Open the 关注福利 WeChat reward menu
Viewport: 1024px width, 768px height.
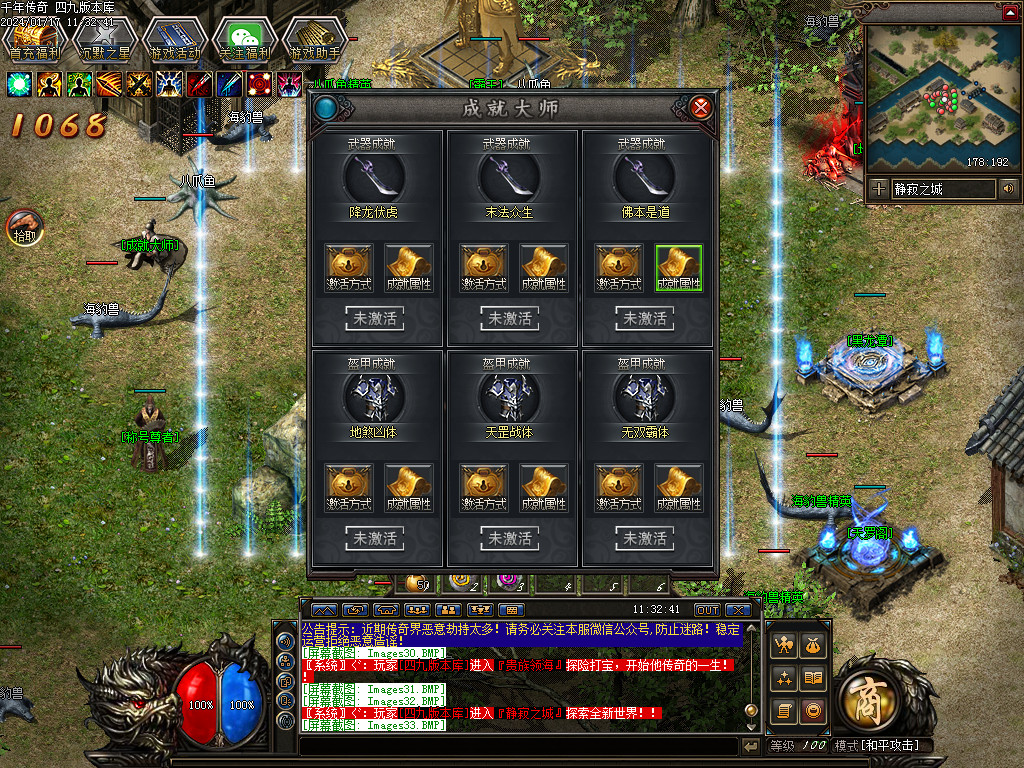tap(245, 39)
